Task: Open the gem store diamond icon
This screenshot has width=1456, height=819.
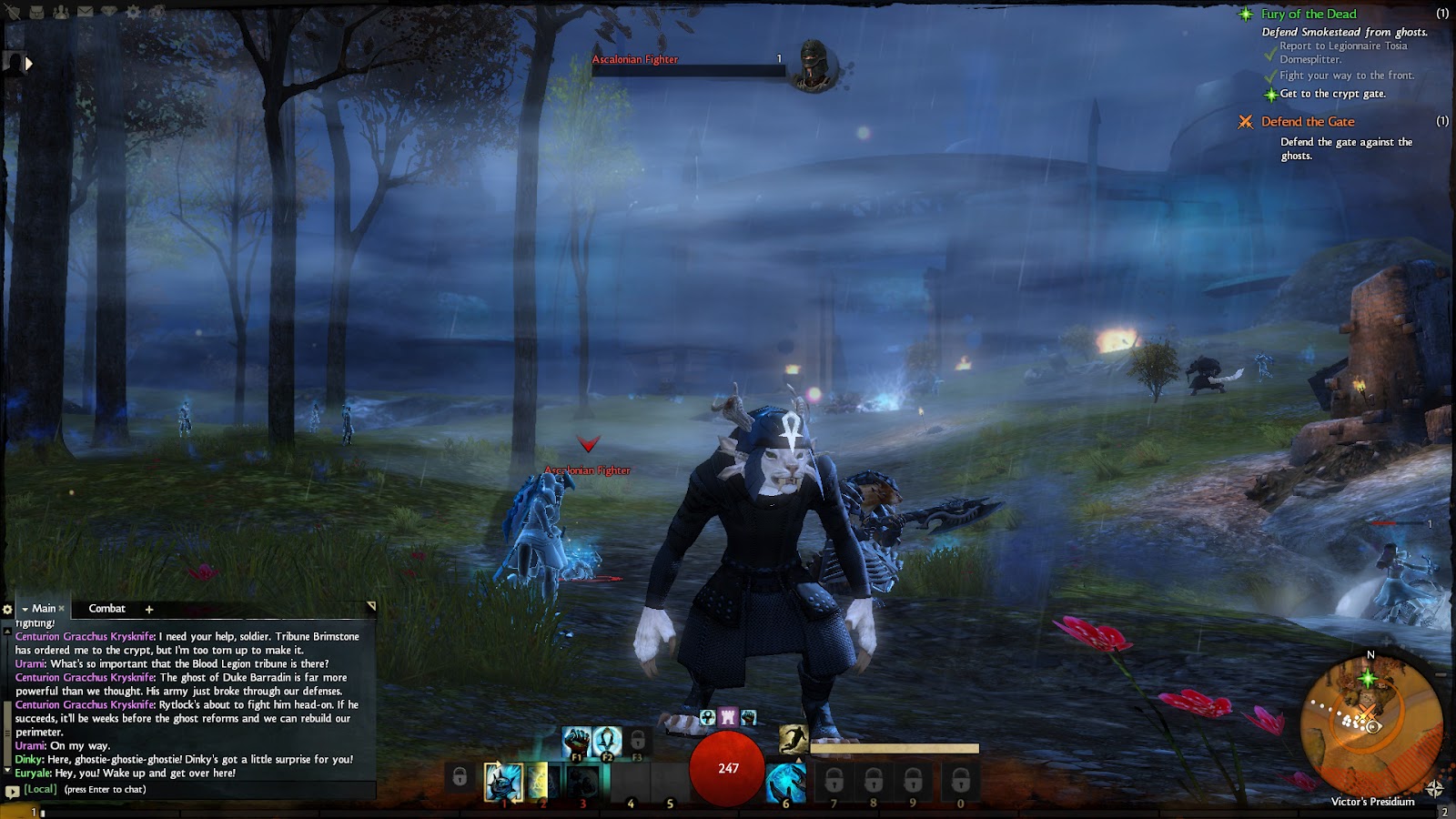Action: coord(109,13)
